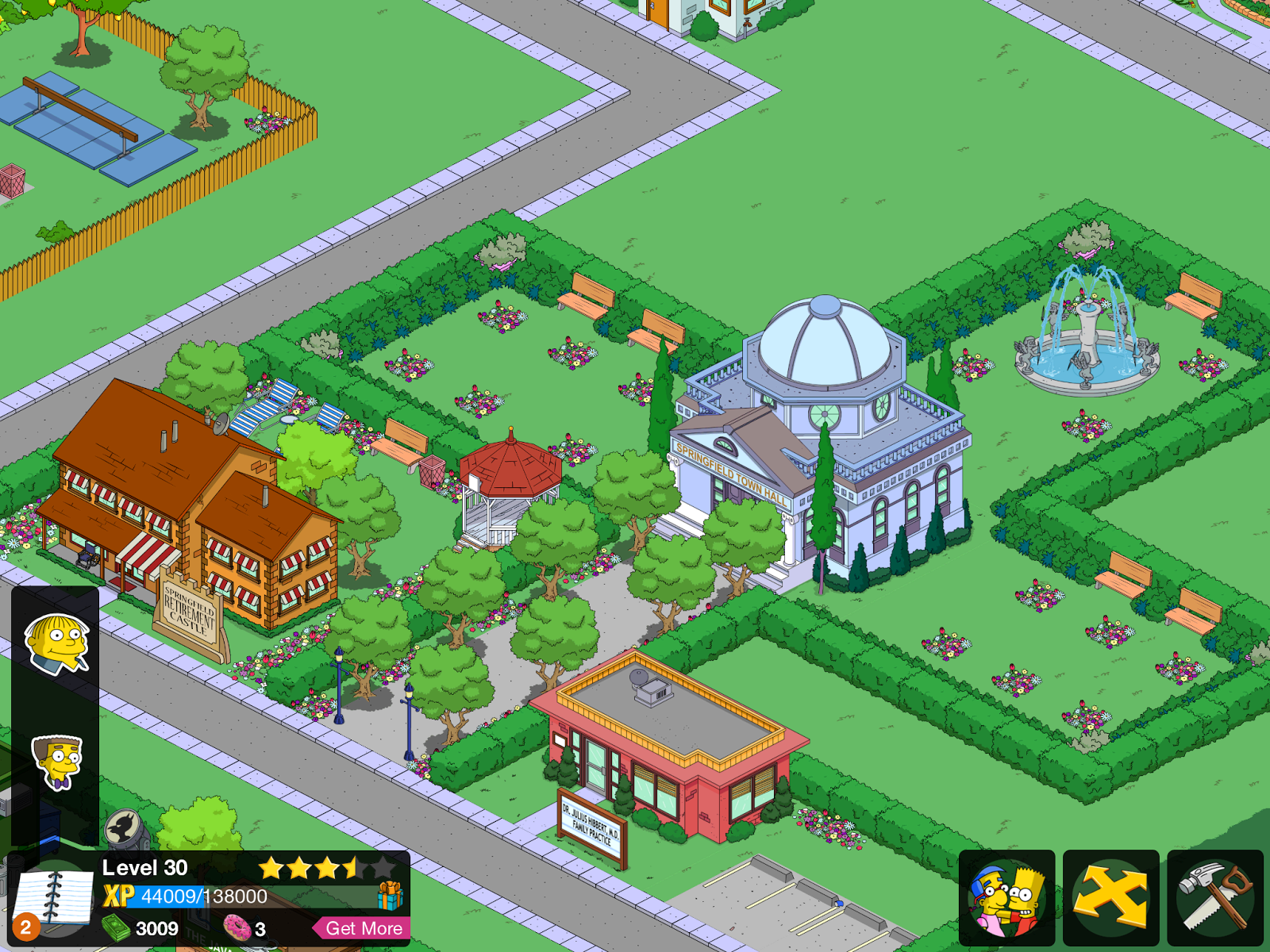Tap the orange 2 notification badge
The height and width of the screenshot is (952, 1270).
[x=25, y=928]
